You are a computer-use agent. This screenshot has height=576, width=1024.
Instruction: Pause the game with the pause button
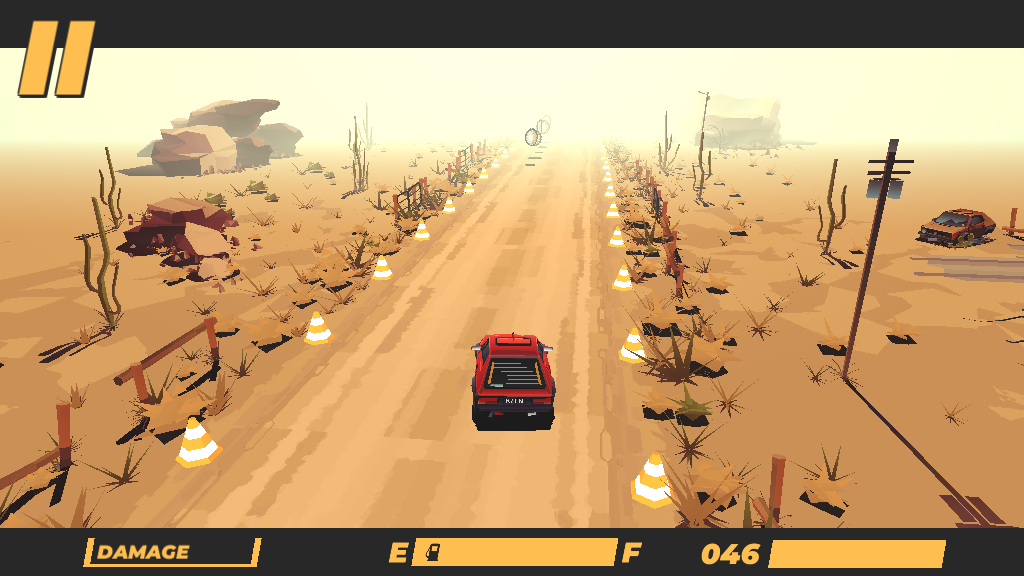[x=57, y=59]
